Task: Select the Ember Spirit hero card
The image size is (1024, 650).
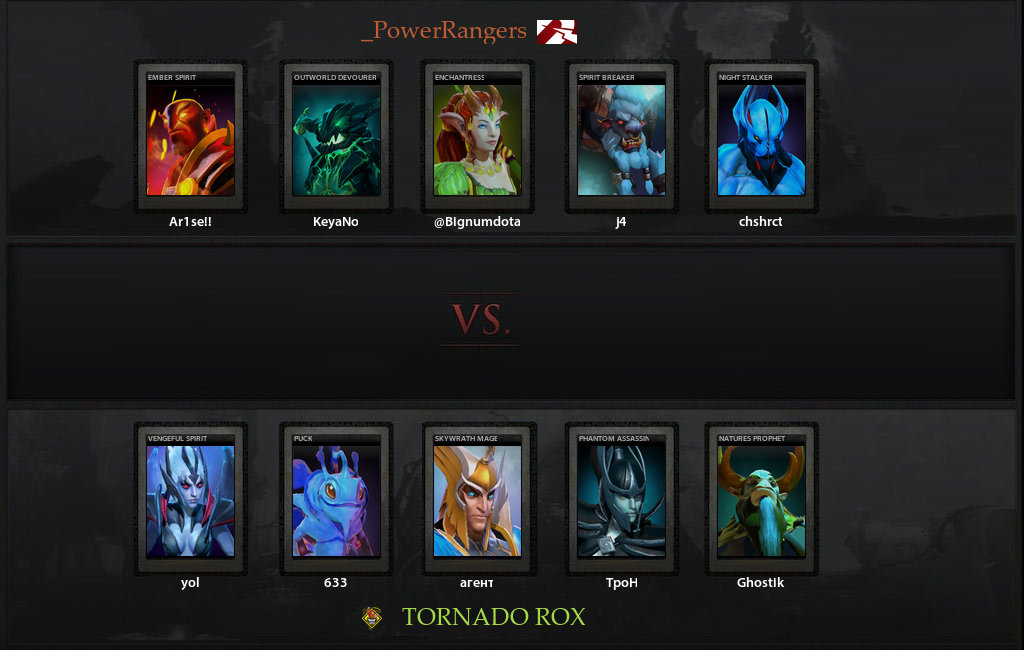Action: [190, 138]
